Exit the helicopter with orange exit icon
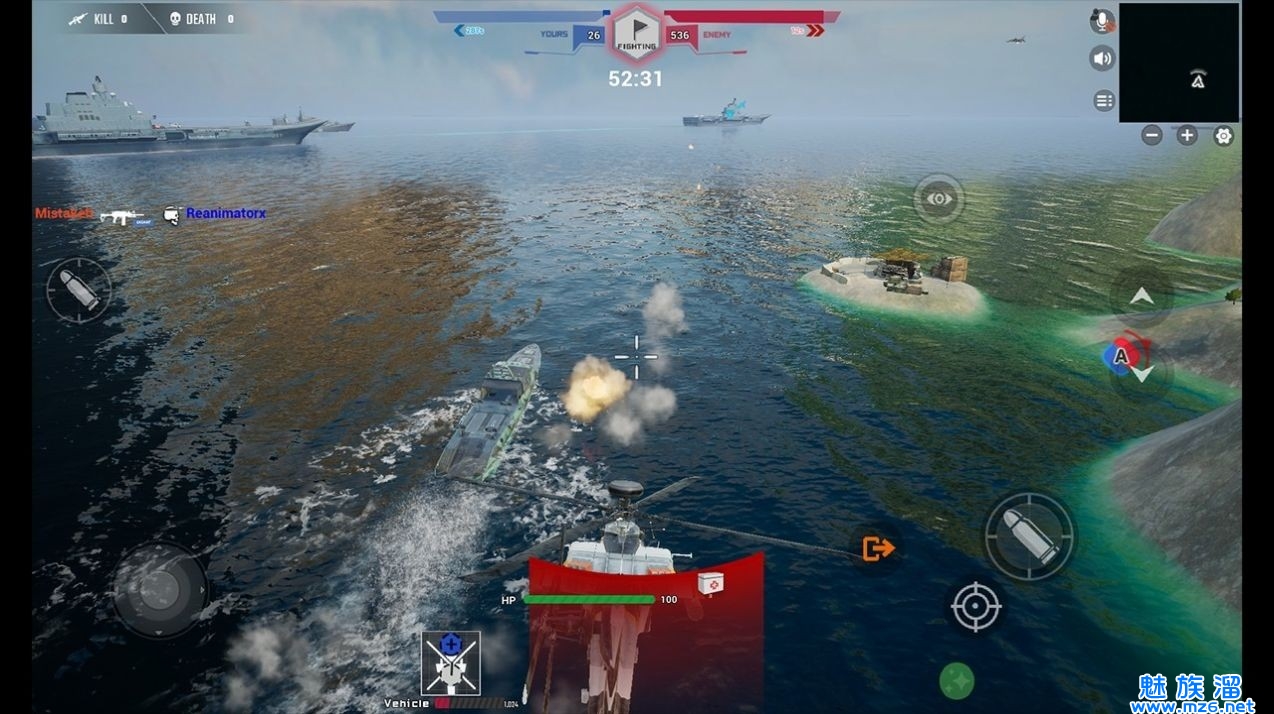 click(x=877, y=548)
